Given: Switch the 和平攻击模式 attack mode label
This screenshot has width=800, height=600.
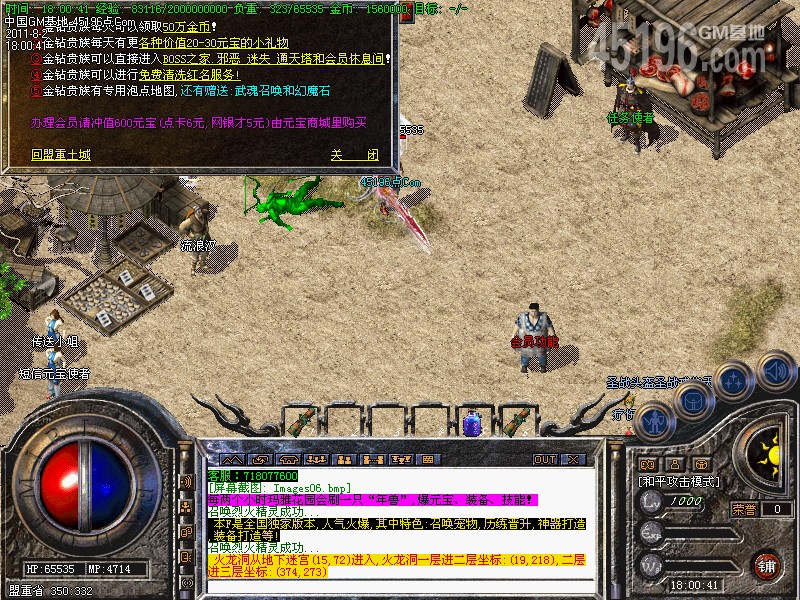Looking at the screenshot, I should click(x=679, y=481).
